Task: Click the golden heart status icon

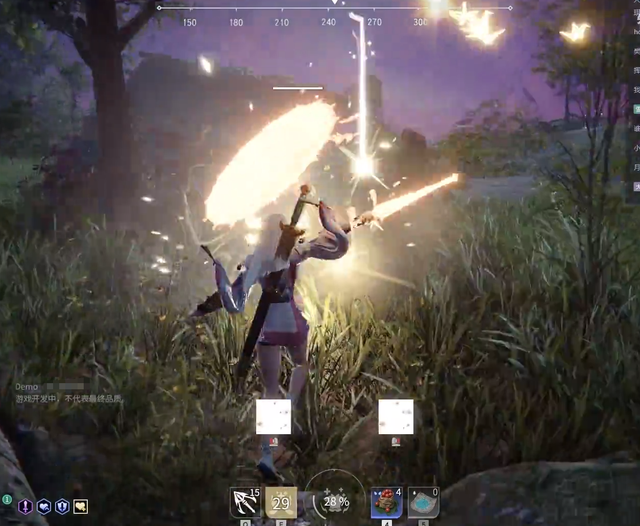Action: (x=80, y=507)
